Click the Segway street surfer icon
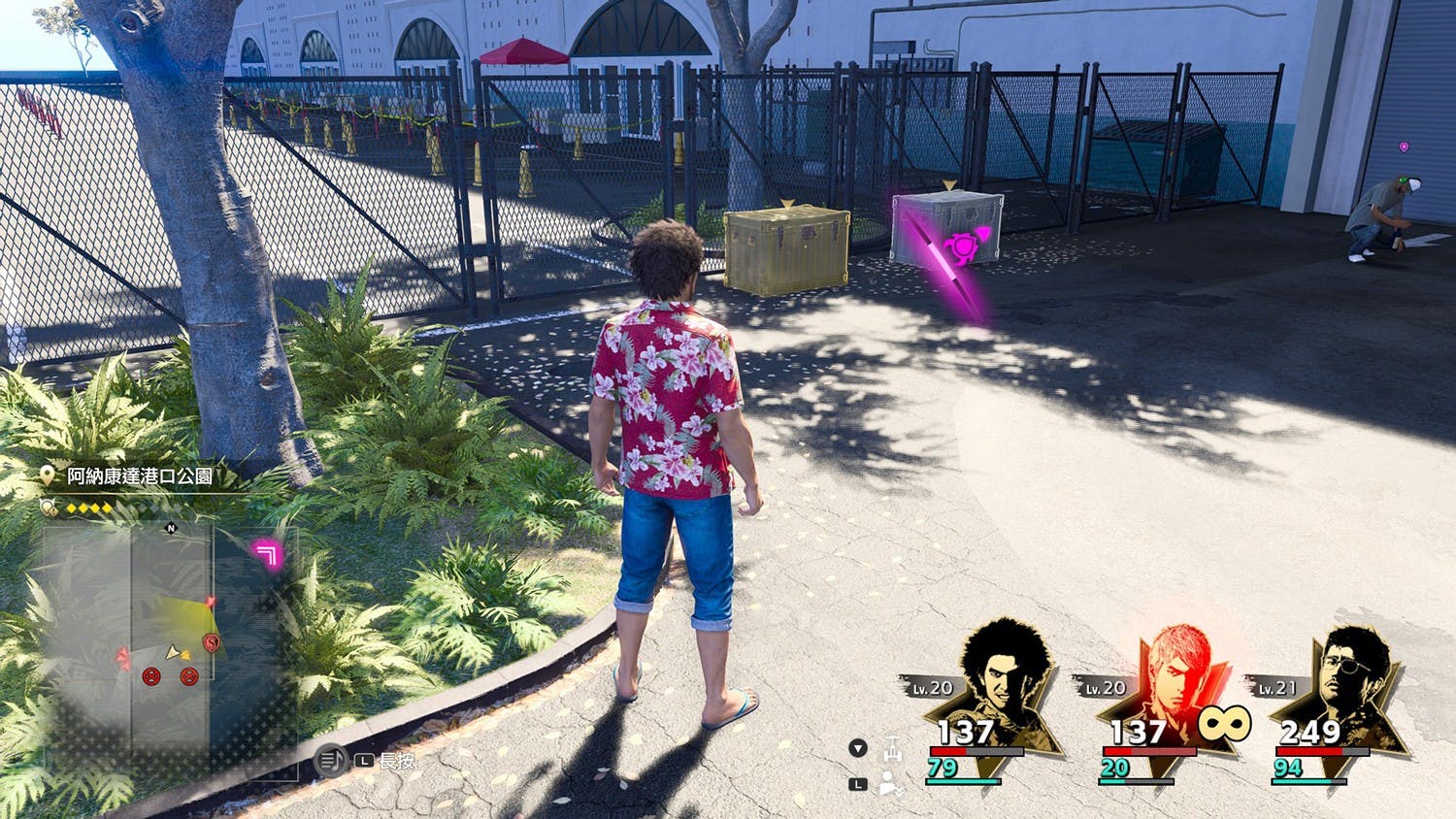 coord(892,748)
